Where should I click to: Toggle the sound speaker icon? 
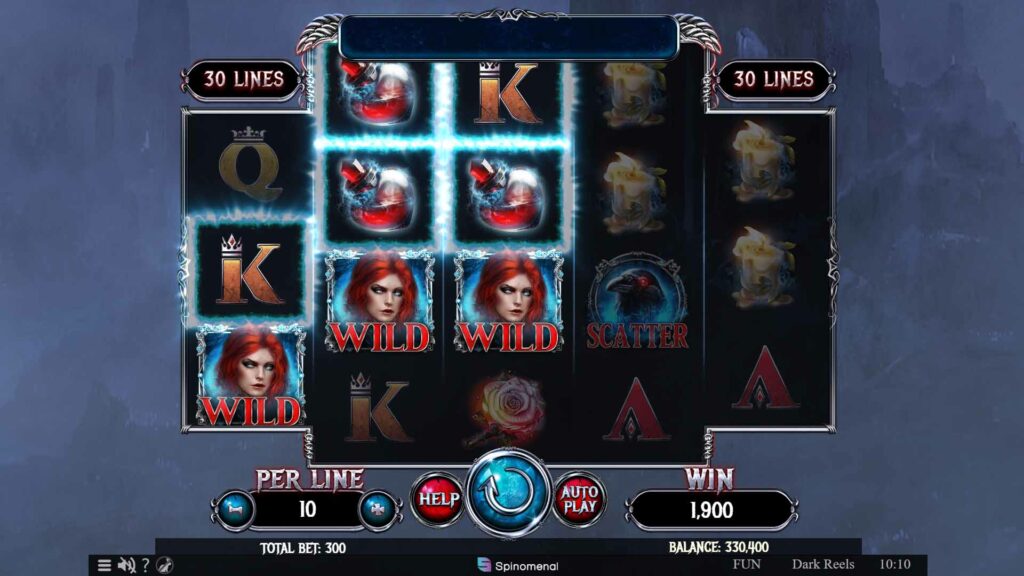coord(126,565)
